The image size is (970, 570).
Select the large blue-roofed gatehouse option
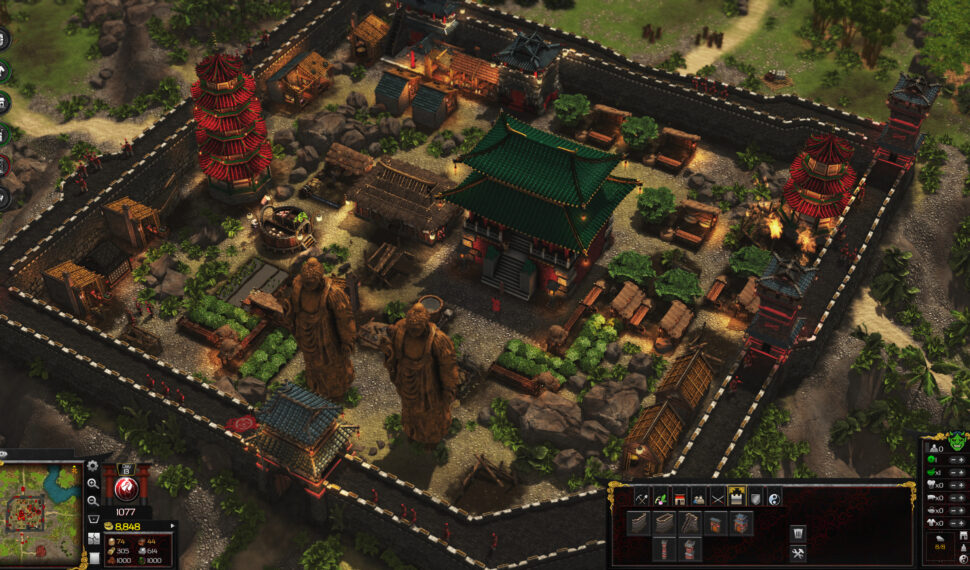(741, 523)
